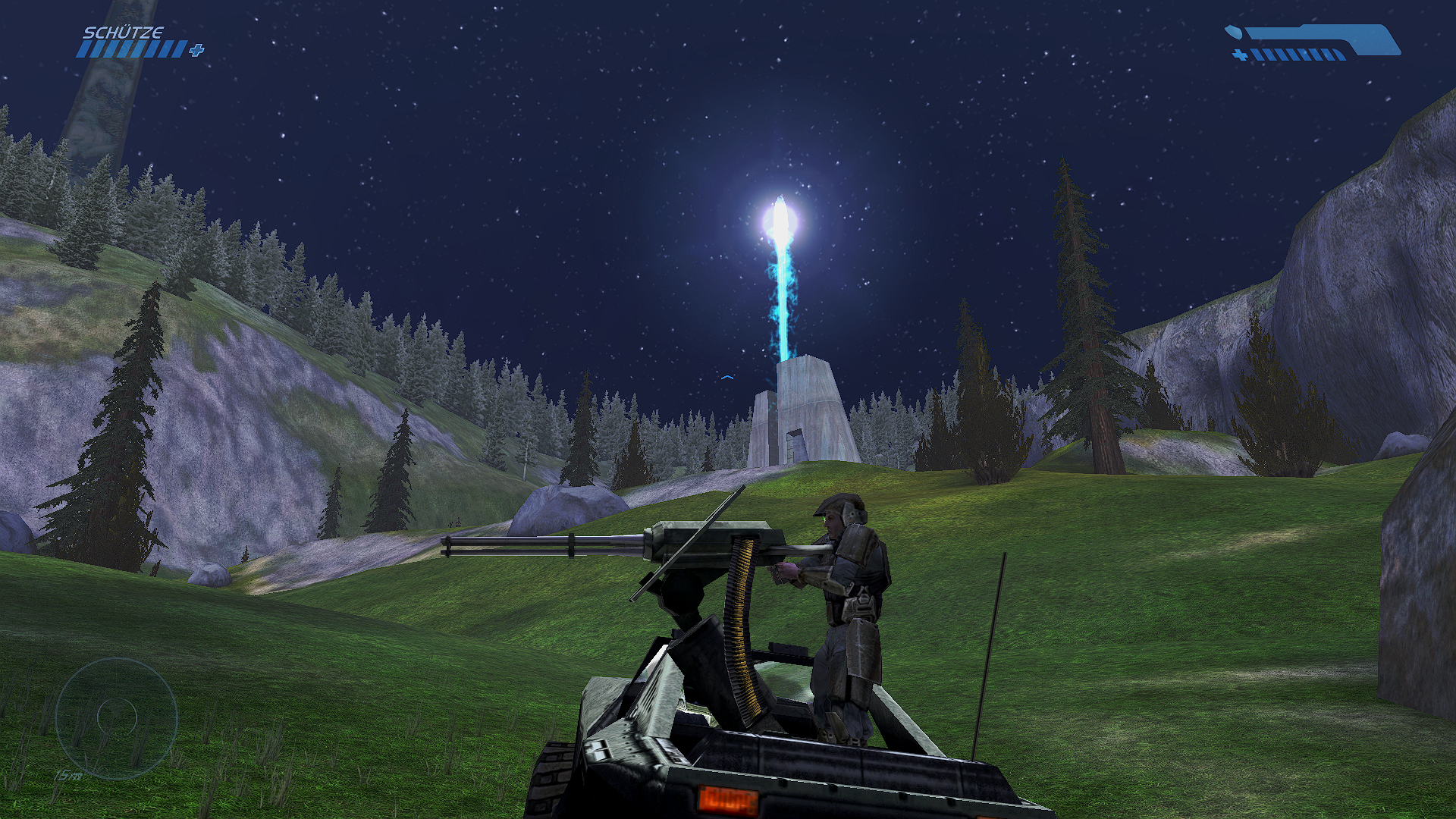Select the blue medical cross health icon
Viewport: 1456px width, 819px height.
pos(196,52)
